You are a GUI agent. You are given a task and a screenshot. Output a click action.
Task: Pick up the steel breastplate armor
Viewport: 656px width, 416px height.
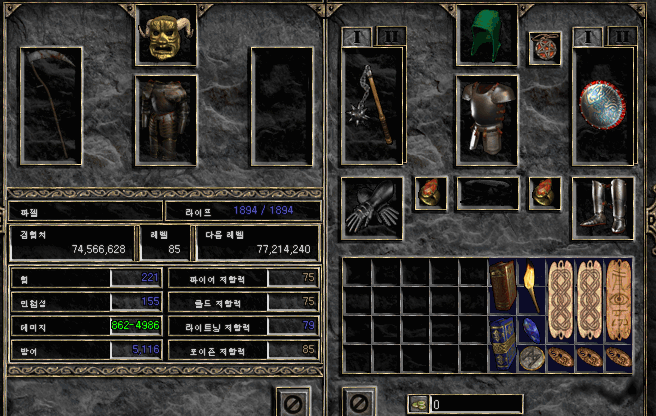487,117
